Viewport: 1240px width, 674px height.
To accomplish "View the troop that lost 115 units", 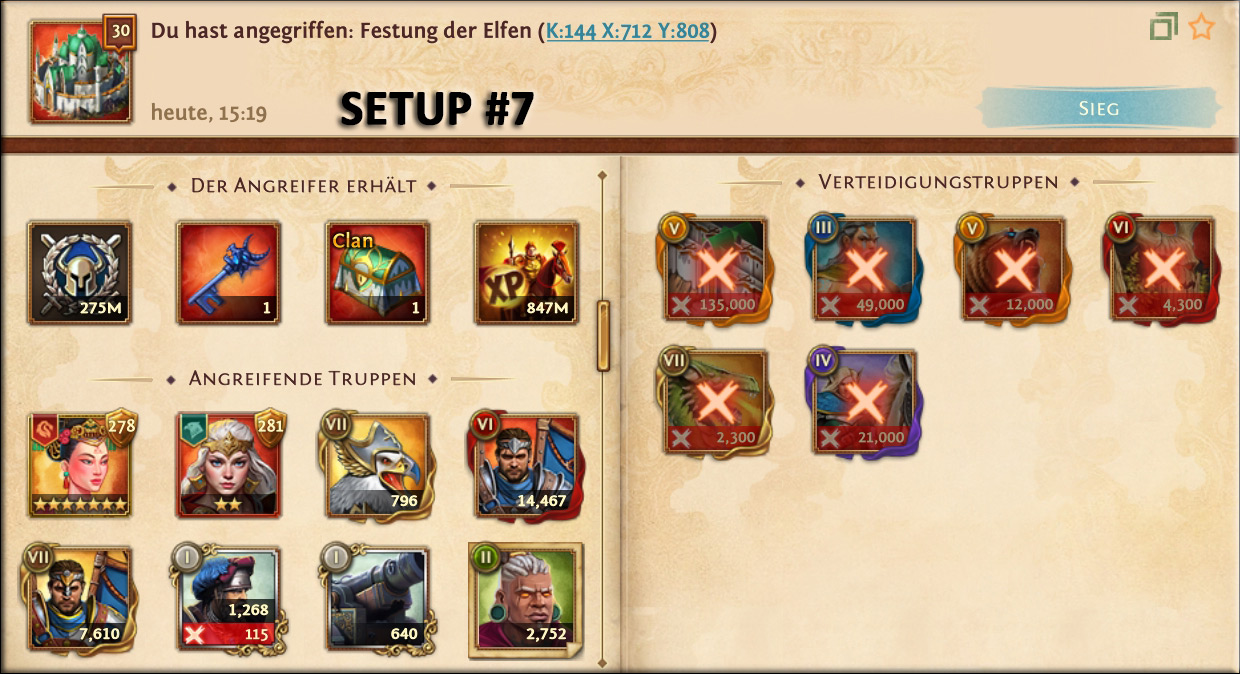I will 229,598.
